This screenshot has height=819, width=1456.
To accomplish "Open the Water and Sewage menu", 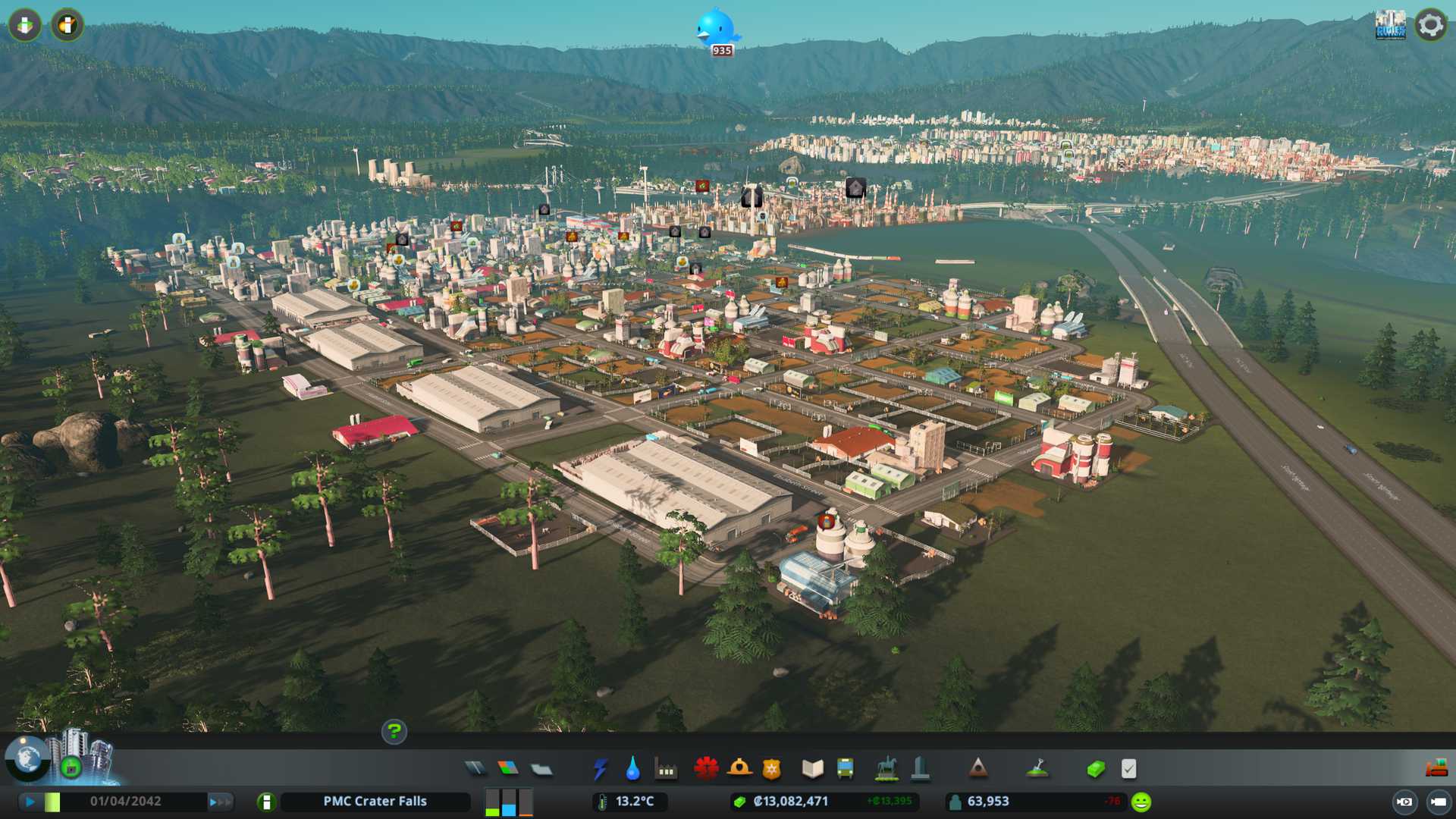I will pos(633,769).
